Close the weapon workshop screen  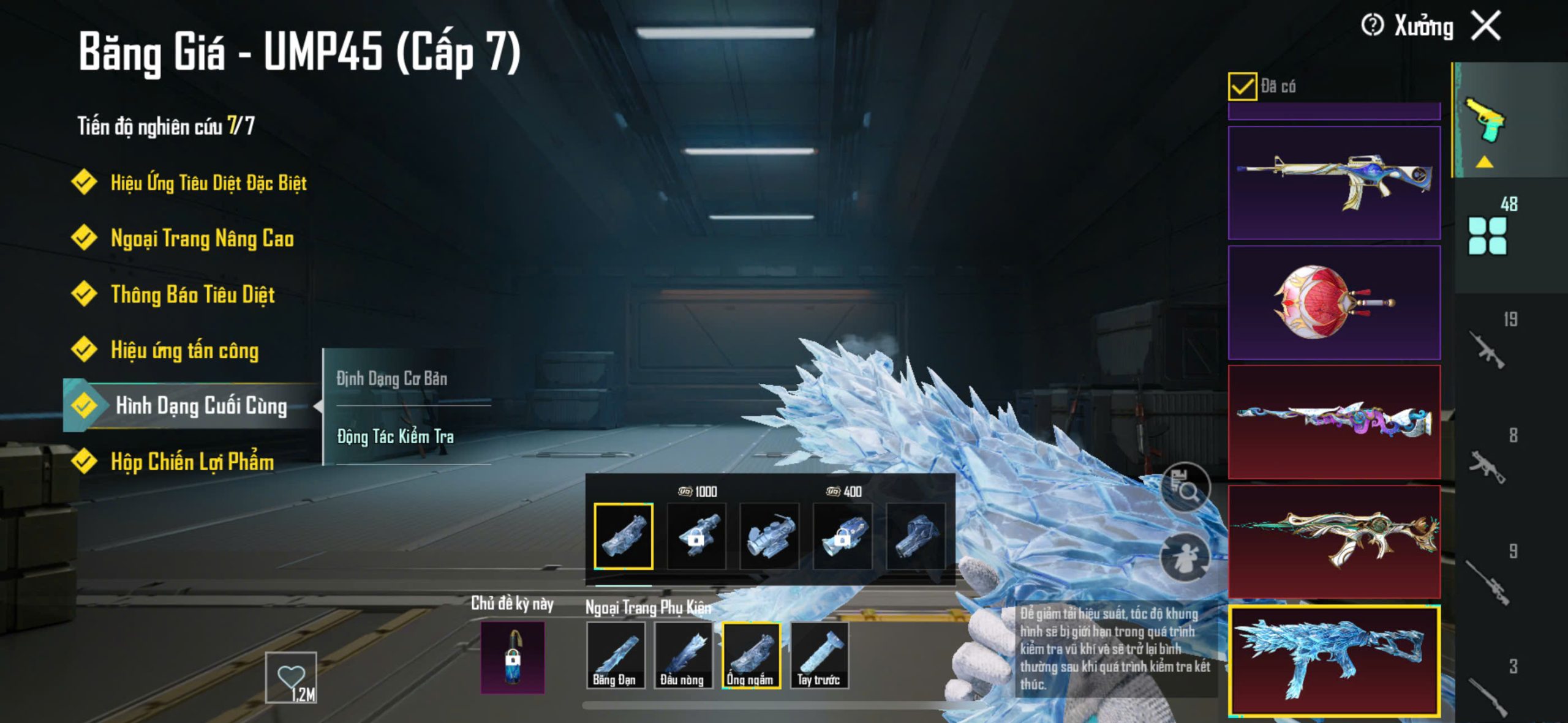pos(1486,26)
